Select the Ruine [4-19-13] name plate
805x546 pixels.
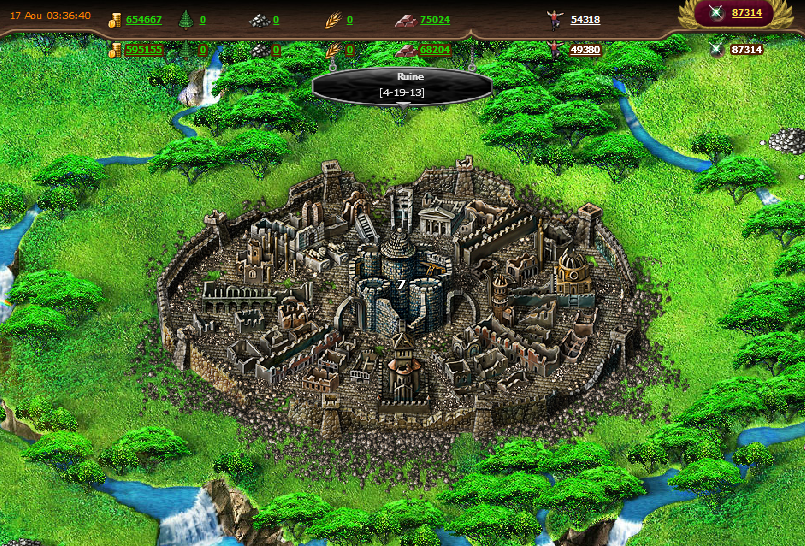coord(402,84)
